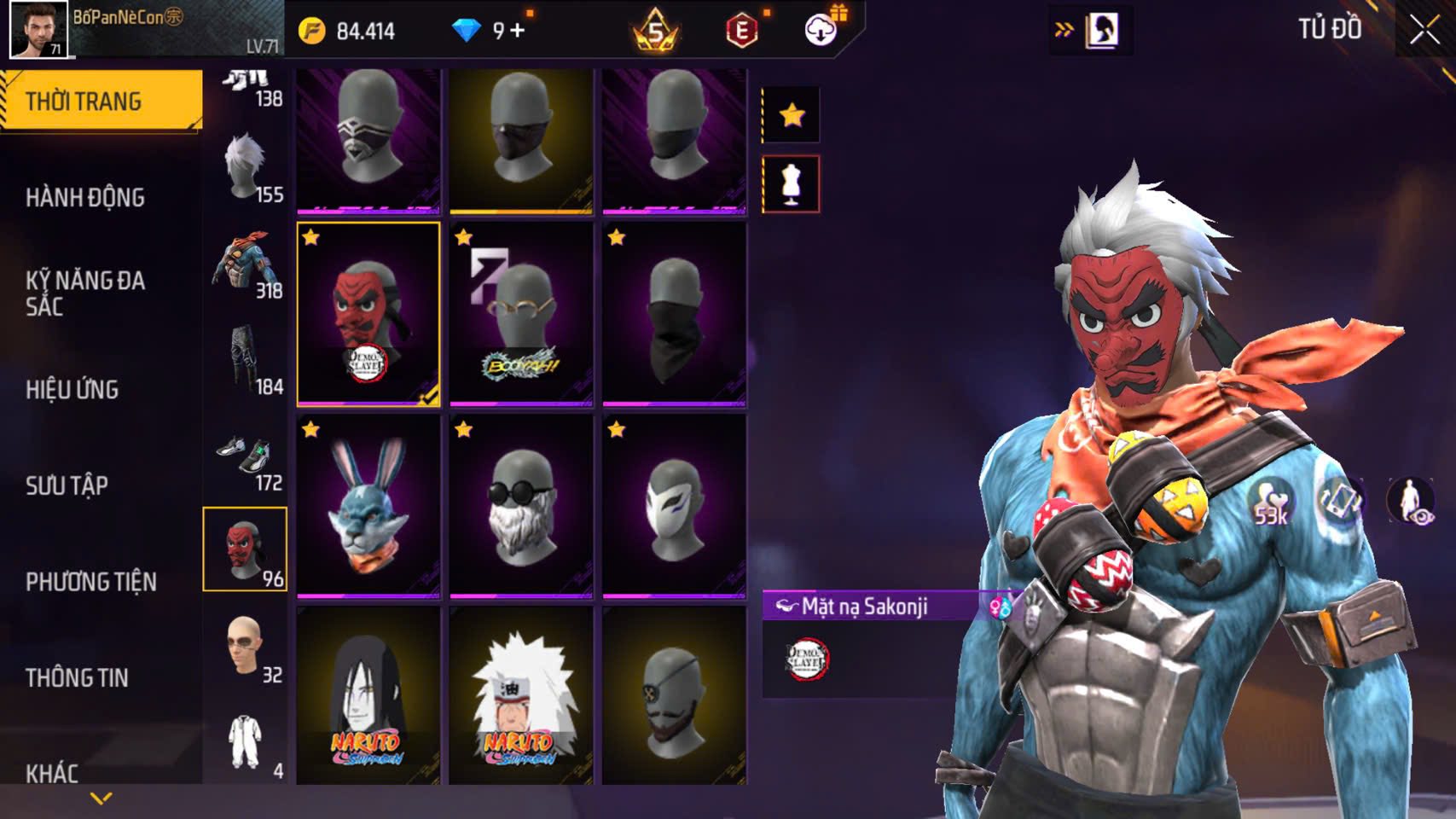
Task: Open the Sưu Tập collection tab
Action: pos(67,486)
